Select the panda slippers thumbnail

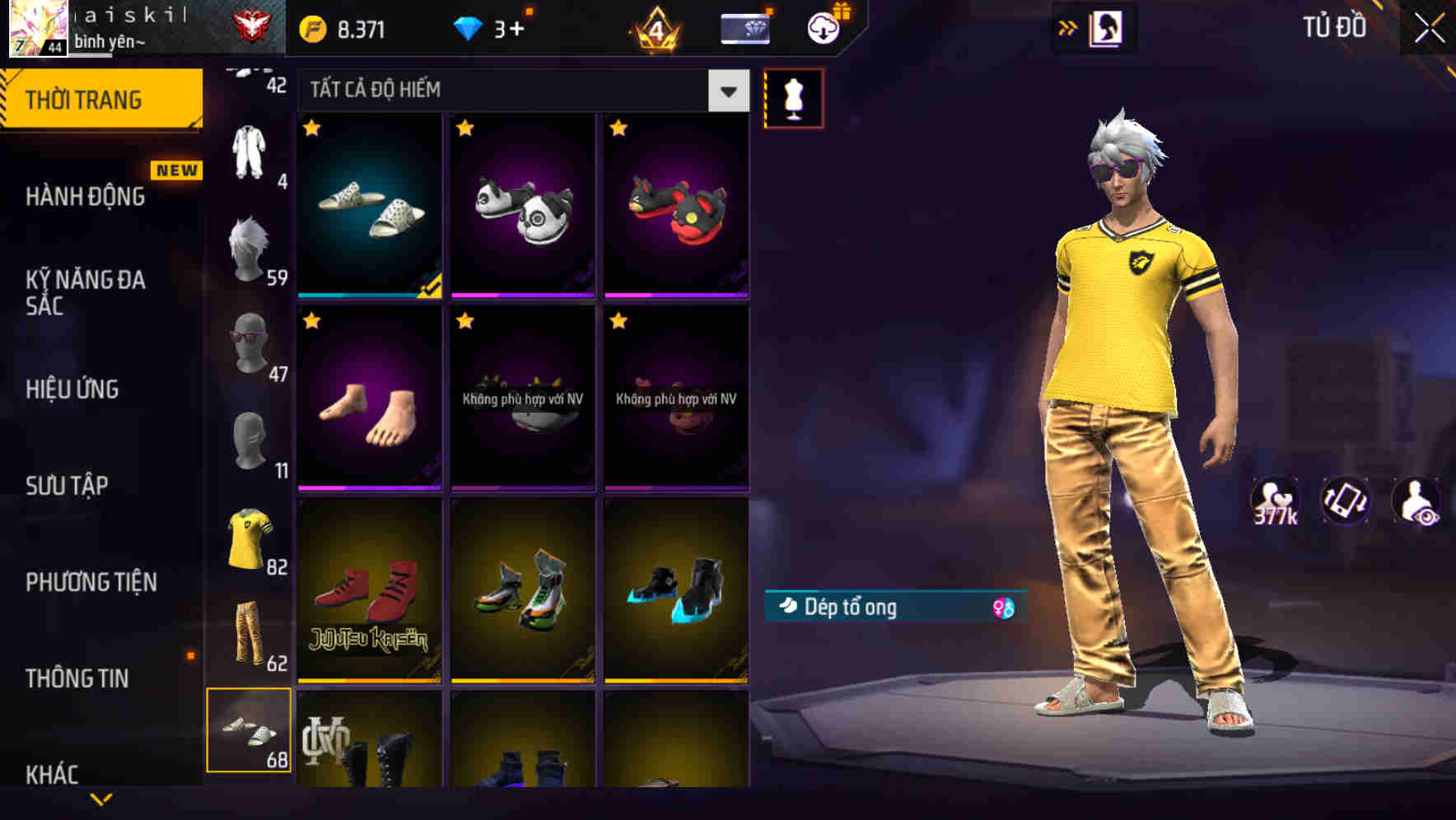click(x=522, y=206)
